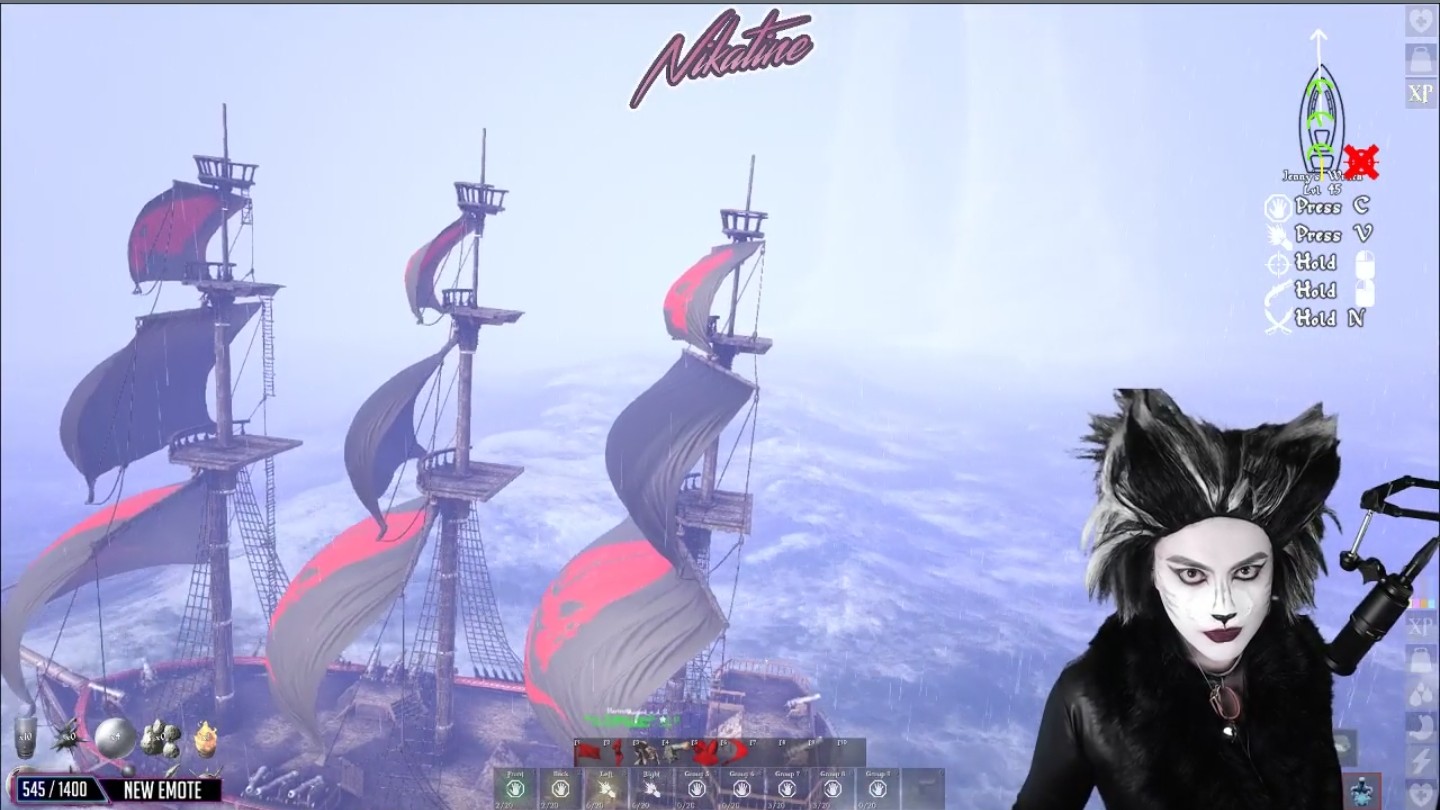Click the heart health status icon
1440x810 pixels.
click(1420, 21)
